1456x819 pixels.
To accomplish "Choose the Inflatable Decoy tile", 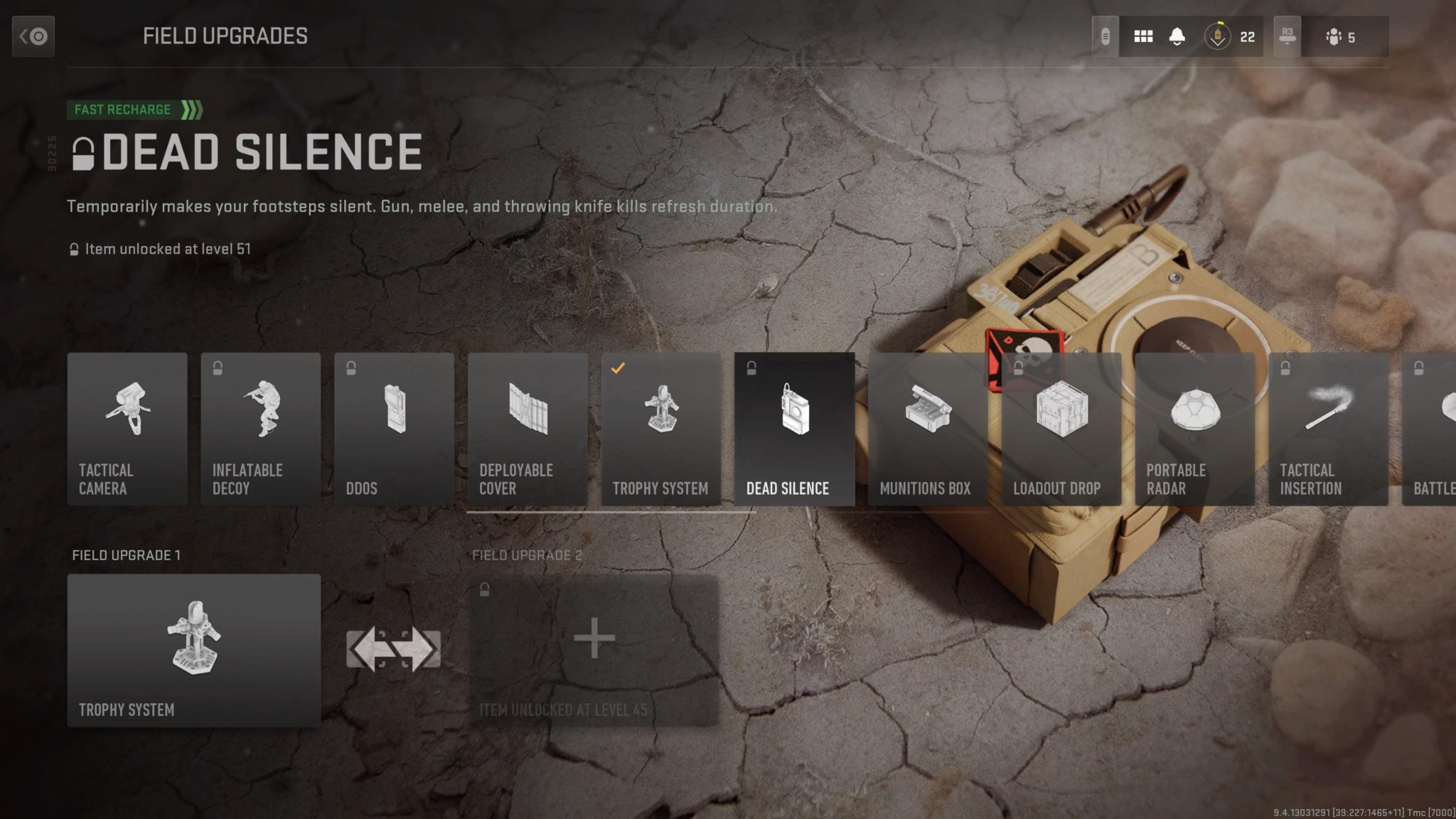I will (x=260, y=429).
